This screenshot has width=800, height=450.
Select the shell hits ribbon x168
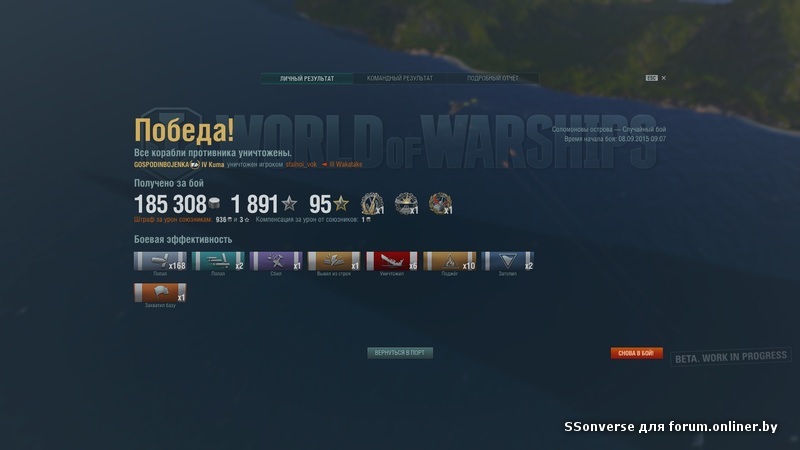pos(160,262)
